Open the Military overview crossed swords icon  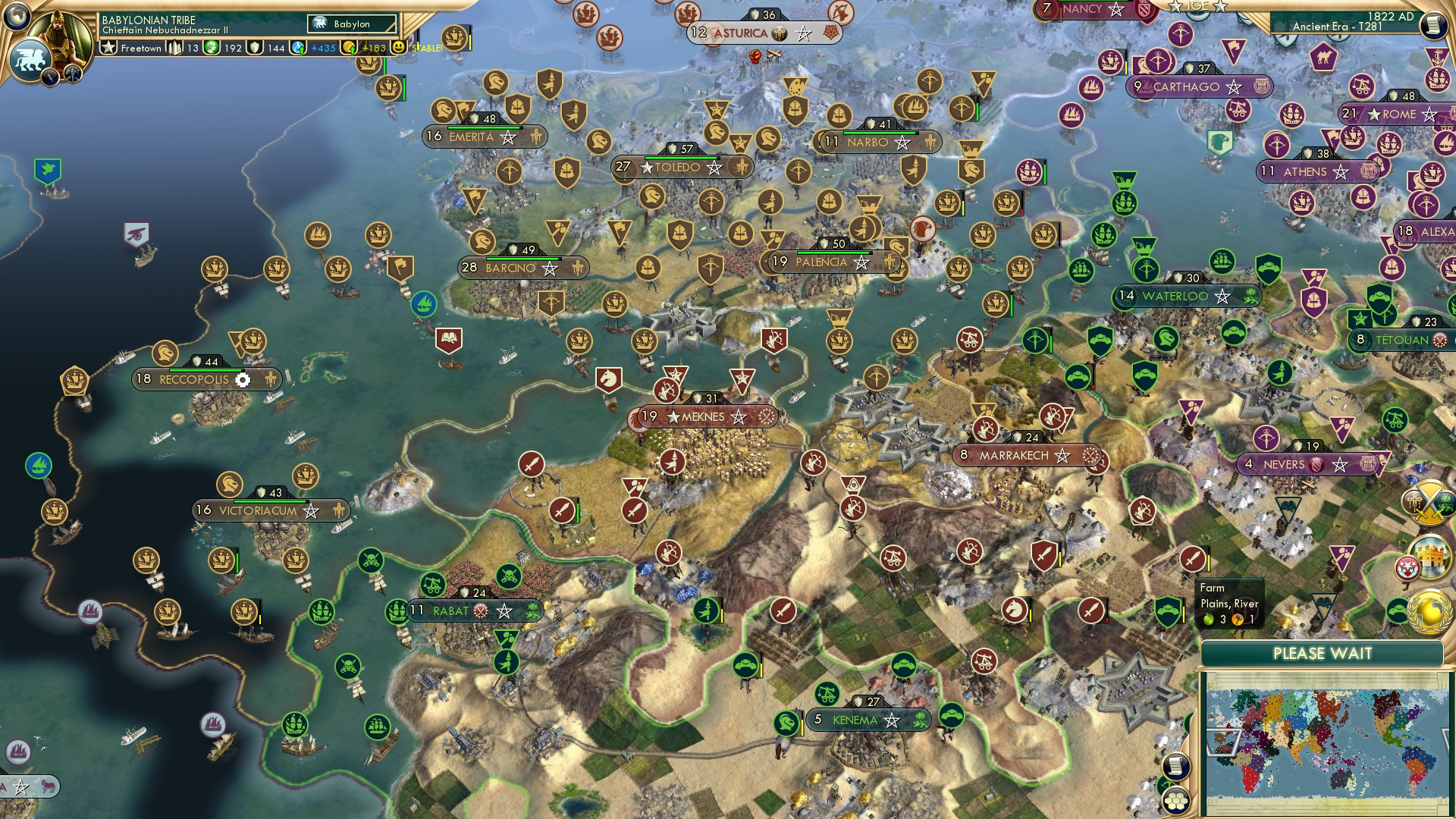1429,500
